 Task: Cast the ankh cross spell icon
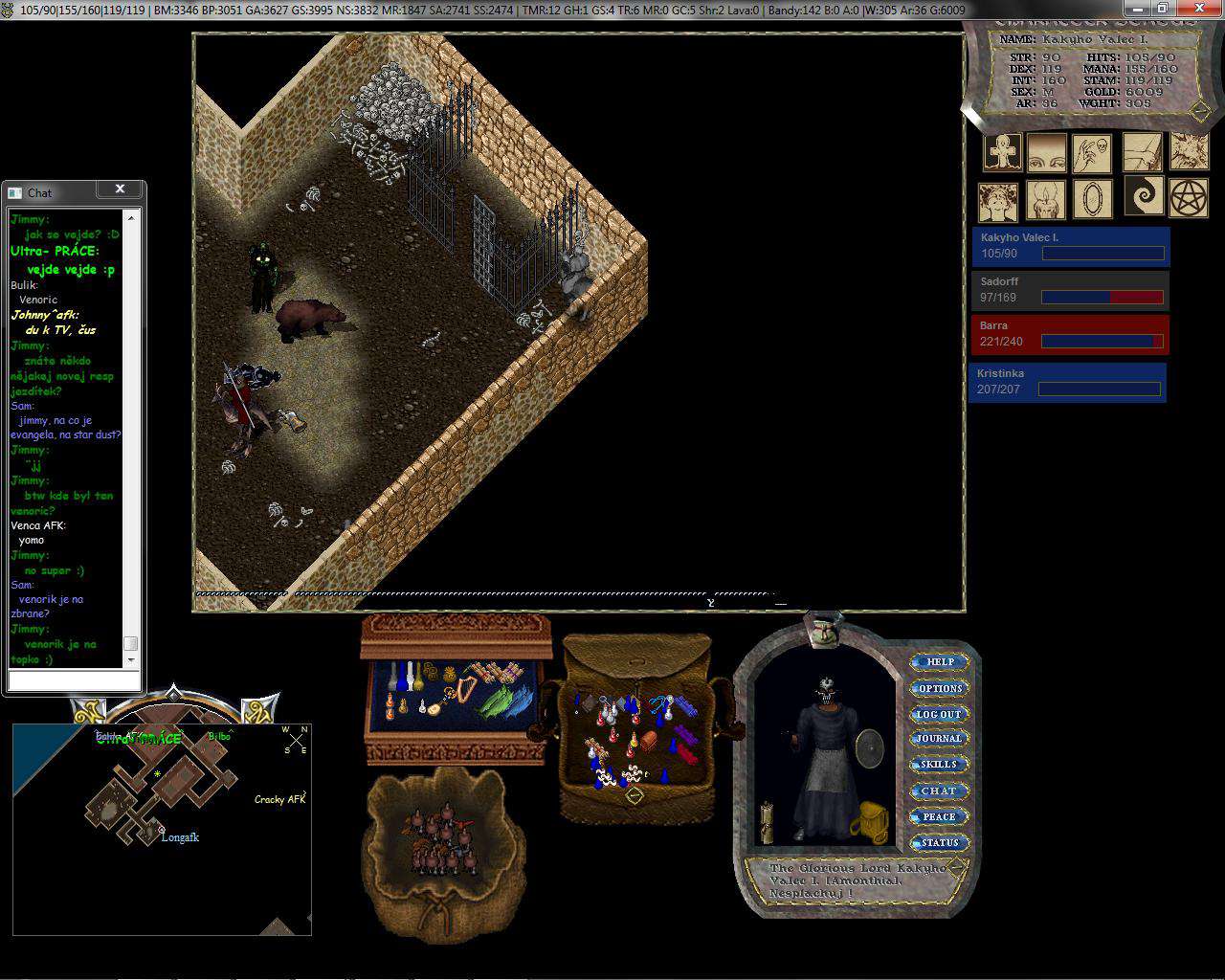point(1002,152)
